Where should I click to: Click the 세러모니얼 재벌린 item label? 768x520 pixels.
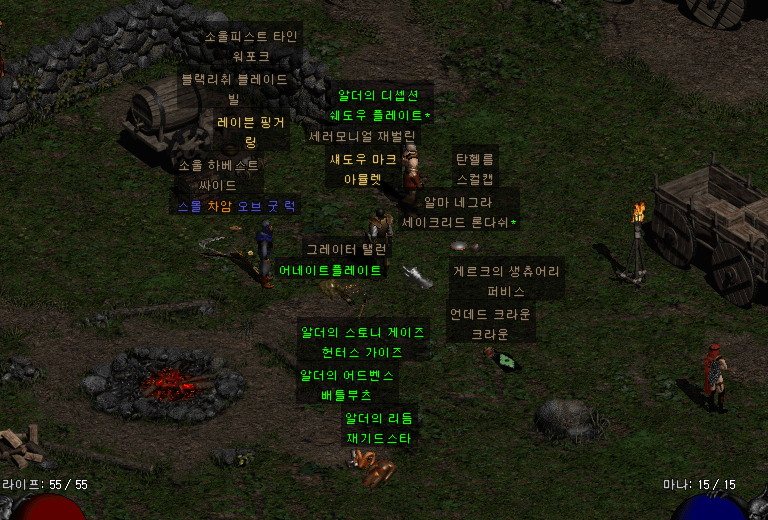point(363,135)
